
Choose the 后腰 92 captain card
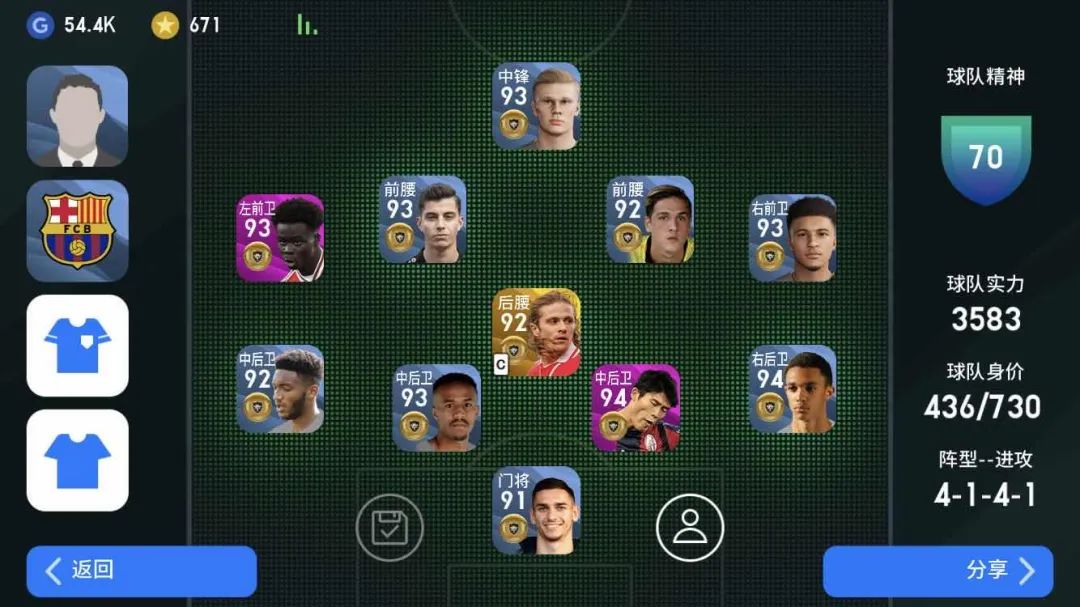coord(536,332)
